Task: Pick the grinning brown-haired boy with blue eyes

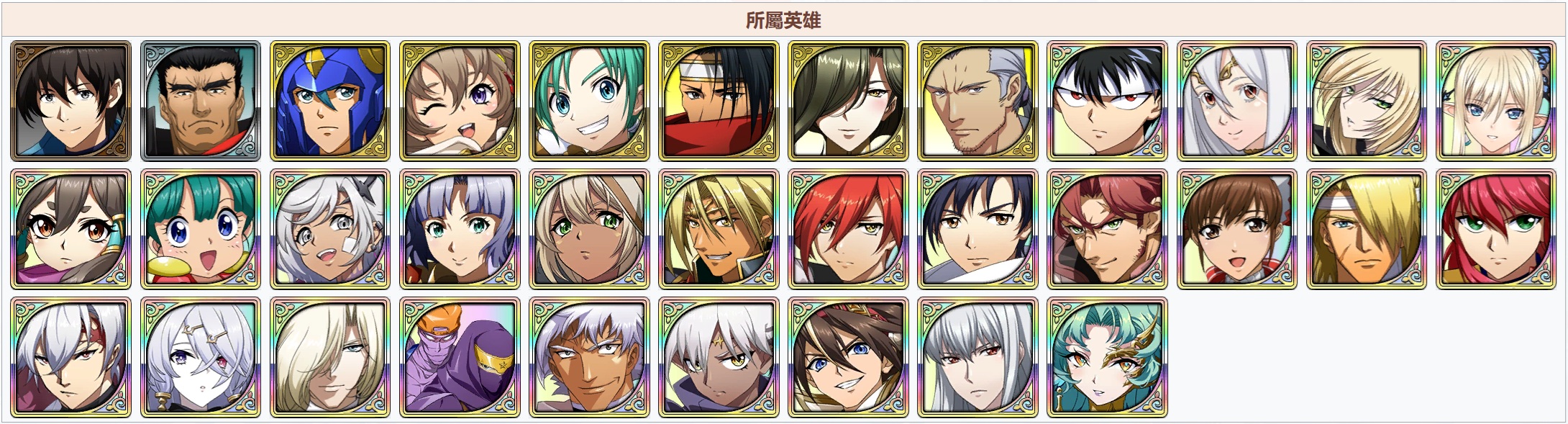Action: [x=848, y=357]
